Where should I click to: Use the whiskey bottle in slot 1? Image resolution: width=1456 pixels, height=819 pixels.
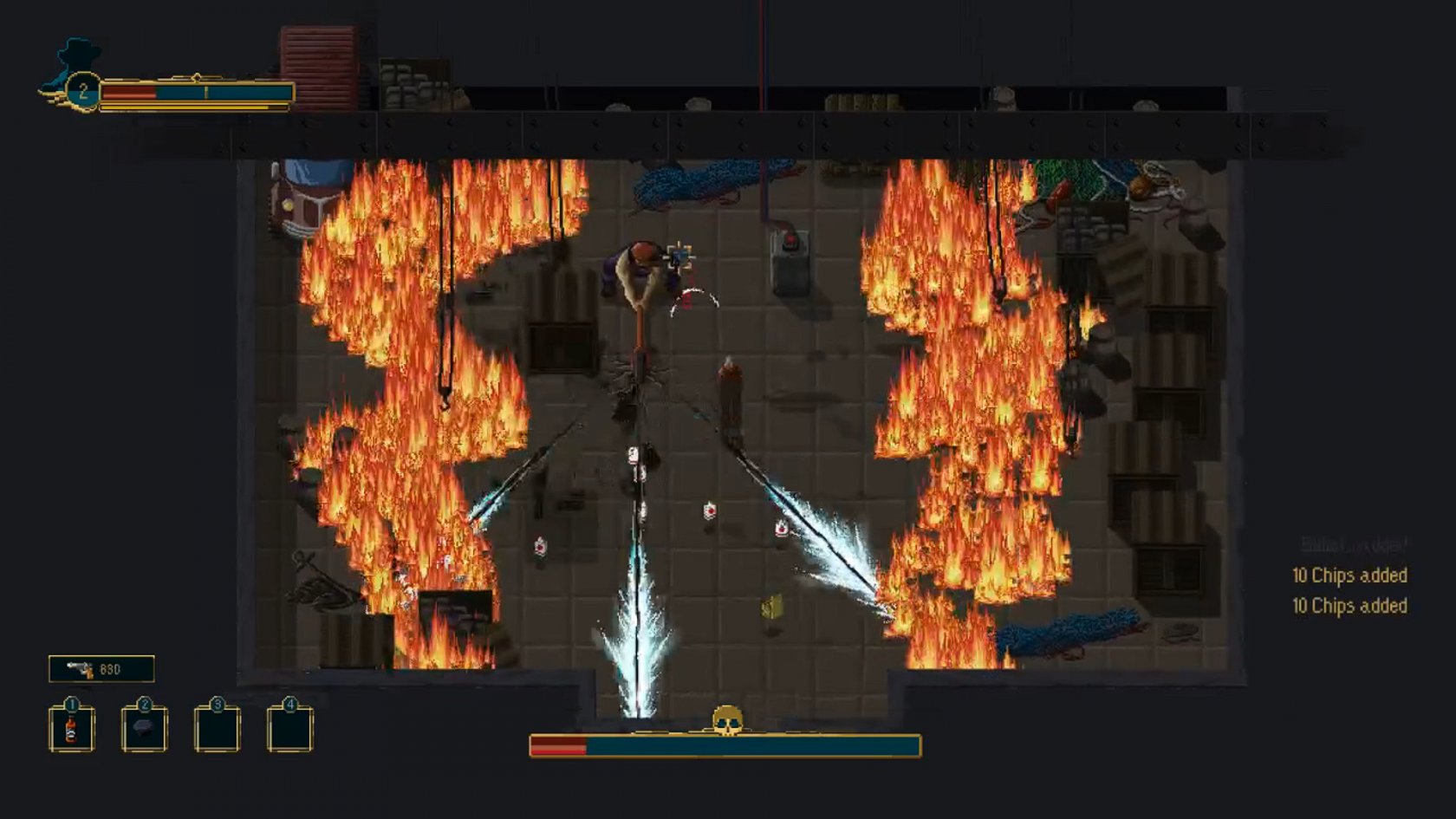pyautogui.click(x=71, y=730)
